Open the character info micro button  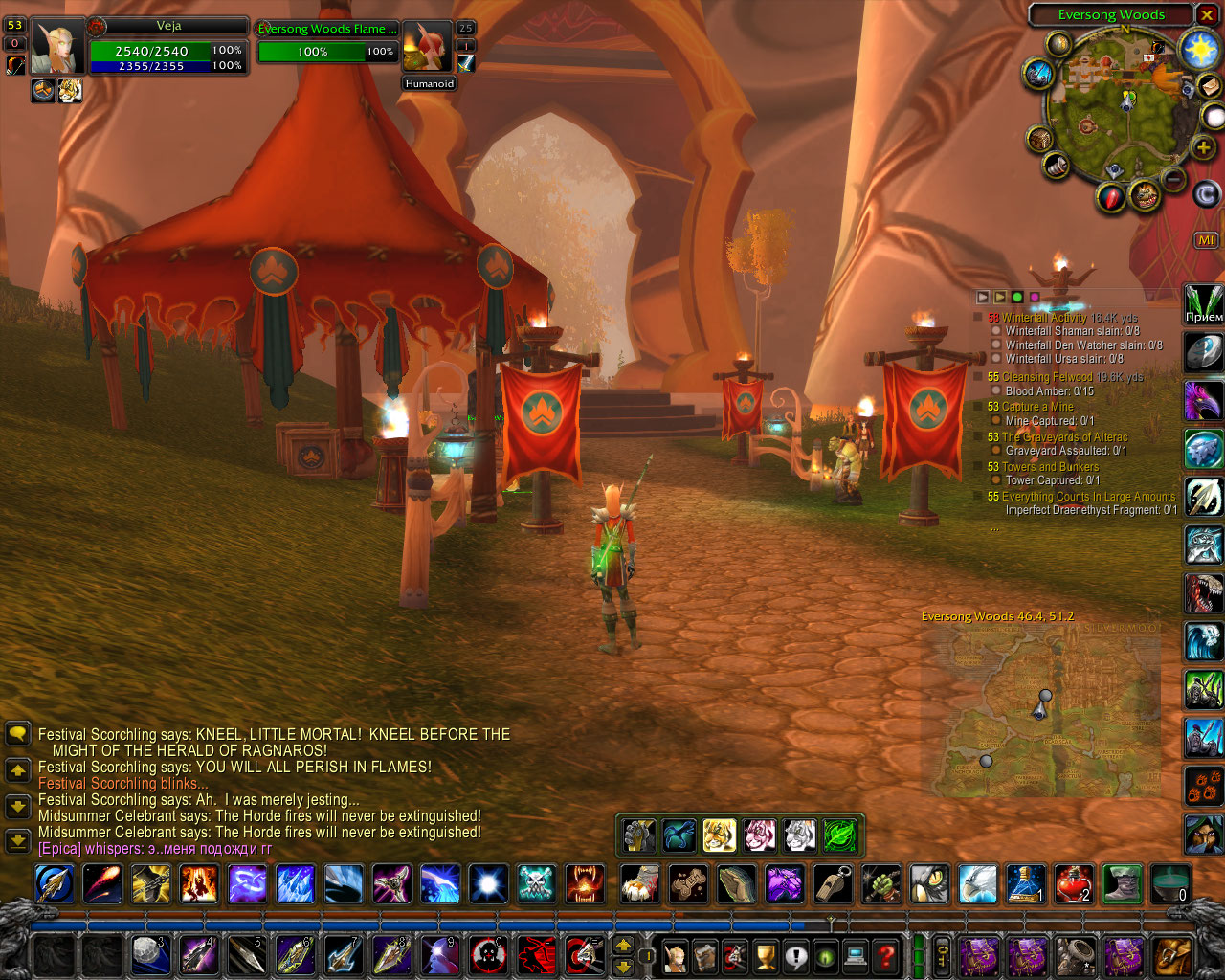pyautogui.click(x=675, y=955)
